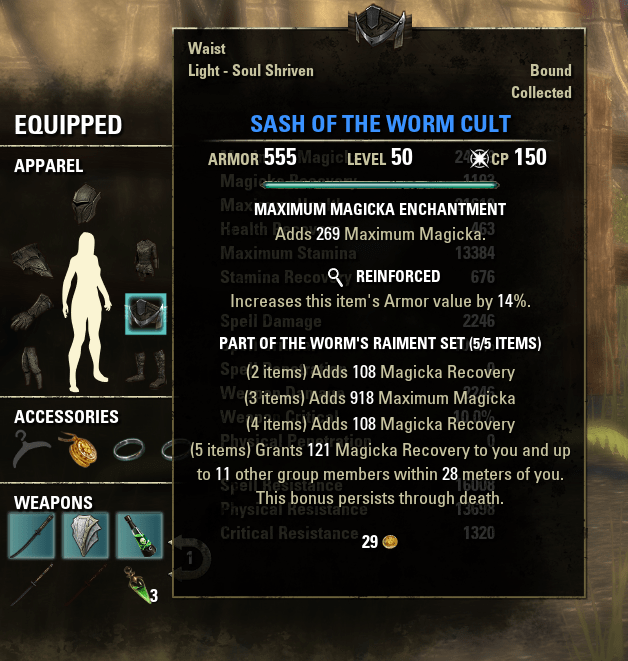Select the shoulder armor slot

coord(30,263)
